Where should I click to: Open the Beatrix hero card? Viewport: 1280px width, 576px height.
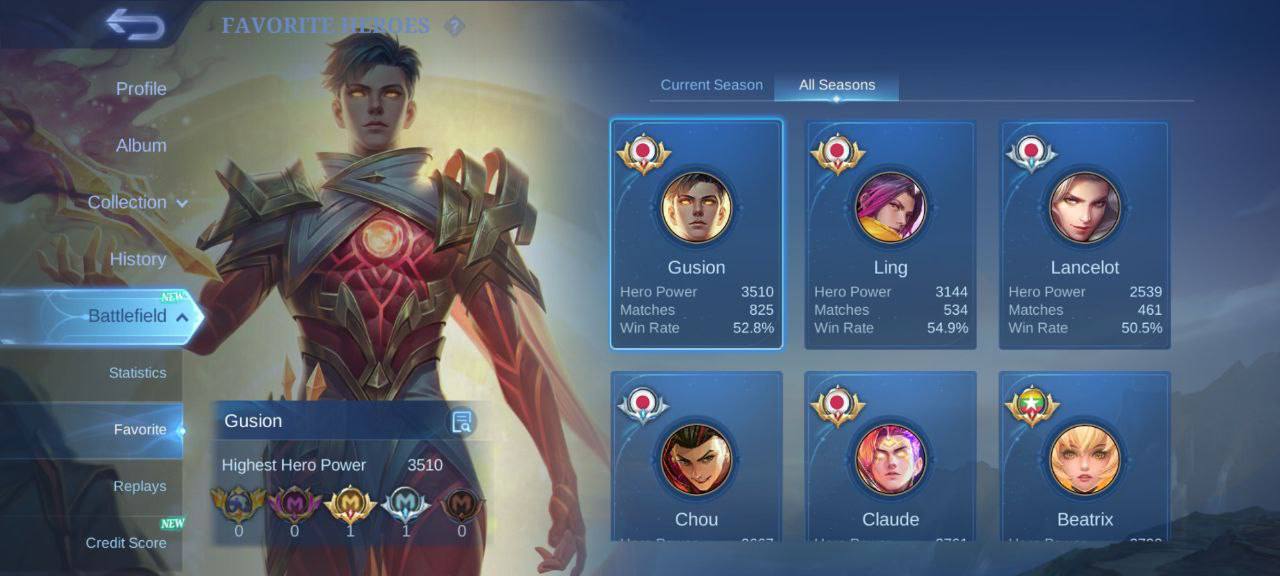click(x=1084, y=460)
